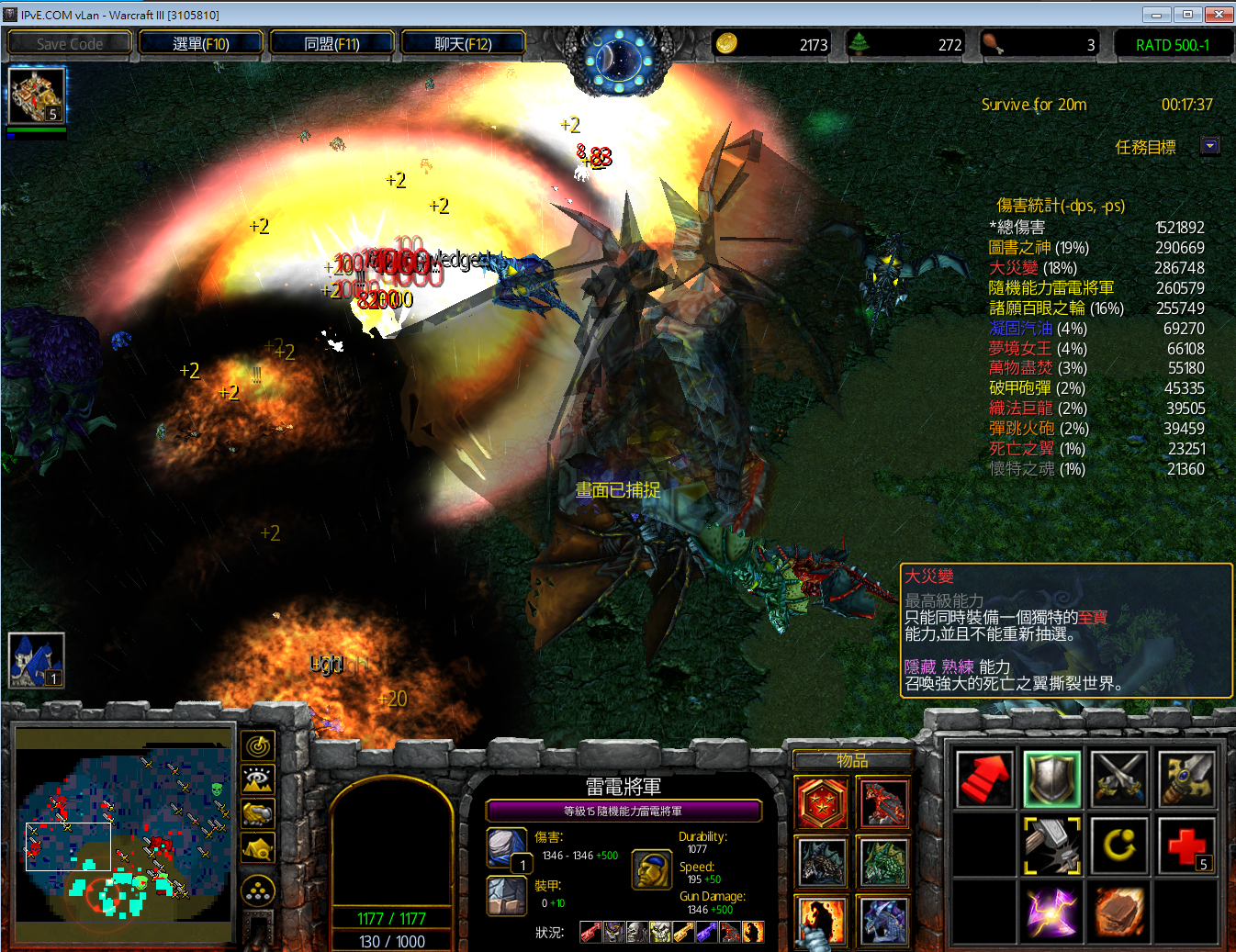Image resolution: width=1236 pixels, height=952 pixels.
Task: Select the green dragon inventory item
Action: pyautogui.click(x=882, y=862)
